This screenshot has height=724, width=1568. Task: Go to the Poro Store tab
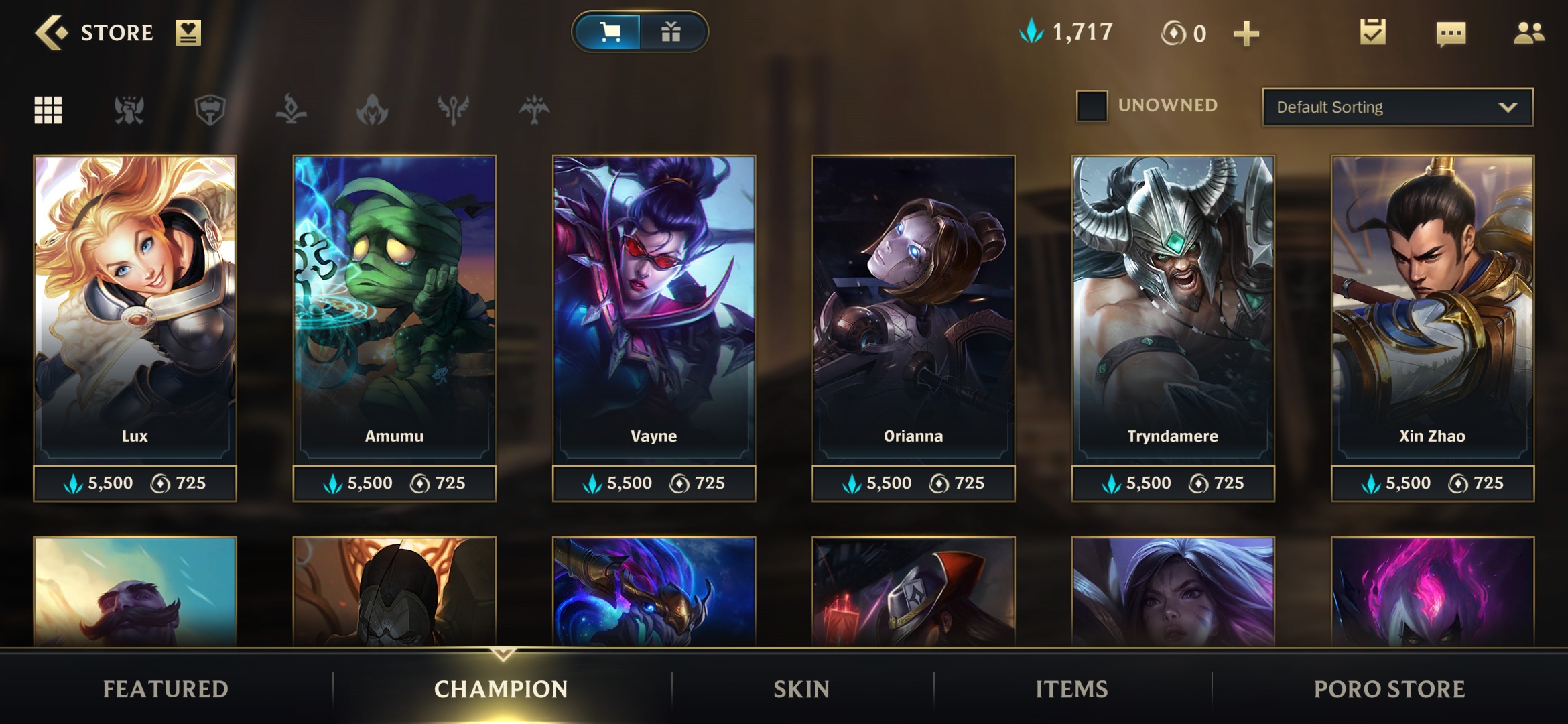1389,689
